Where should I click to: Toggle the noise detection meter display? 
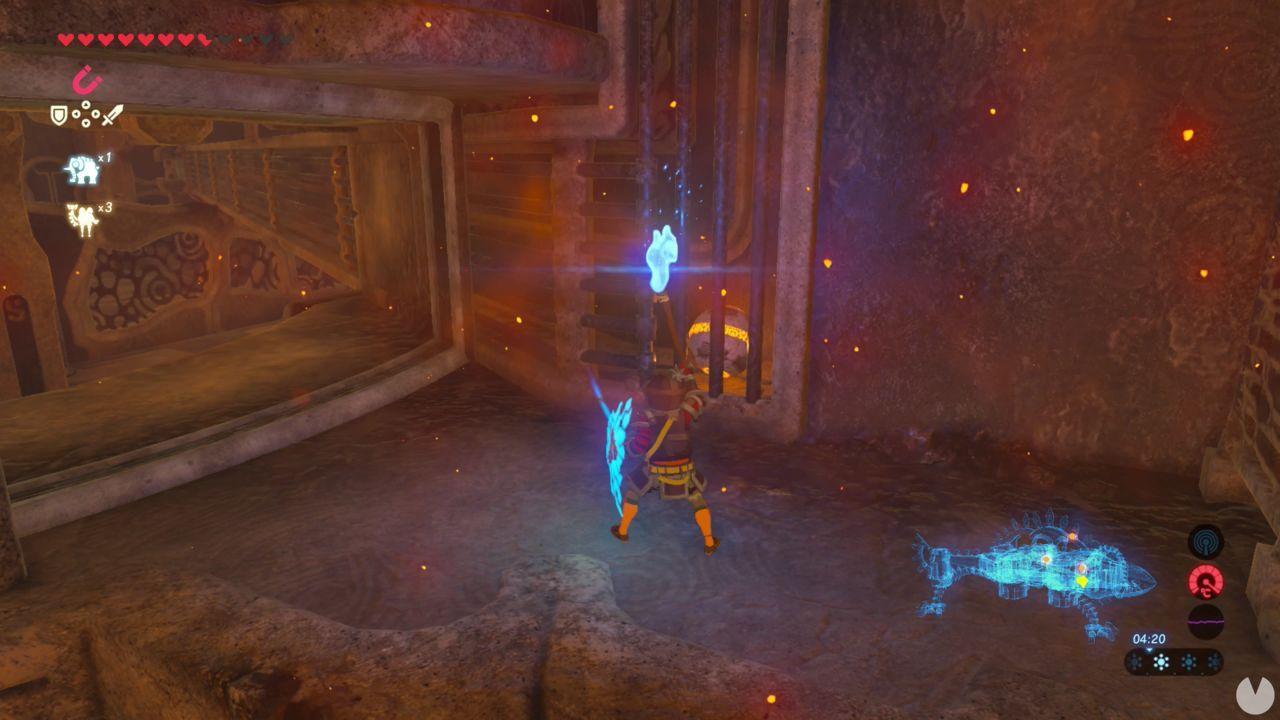point(1205,620)
